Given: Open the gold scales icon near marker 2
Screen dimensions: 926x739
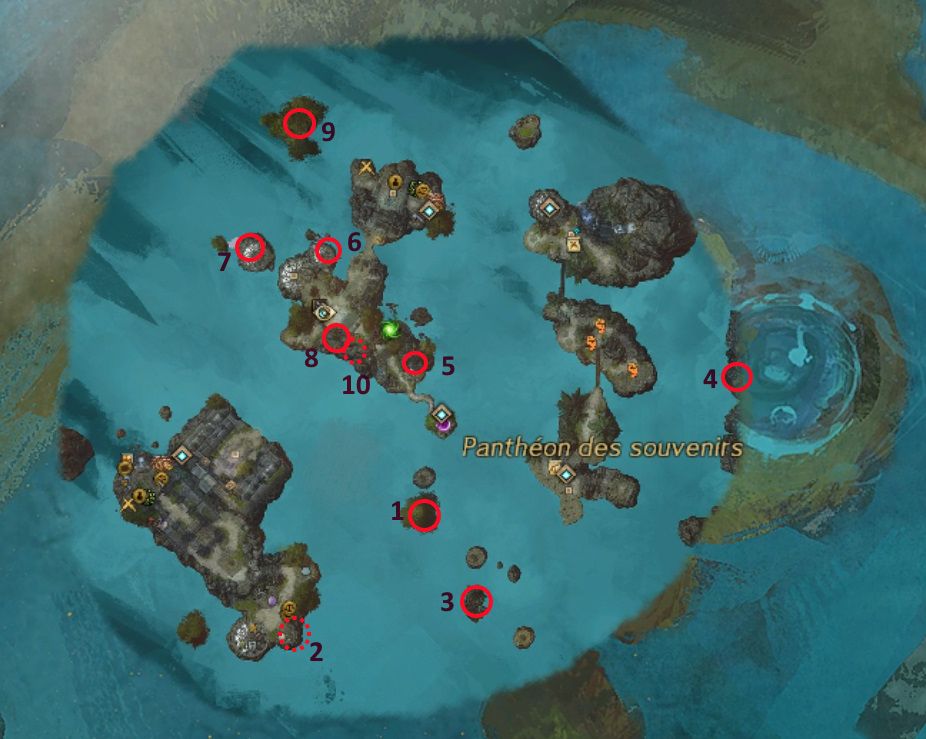Looking at the screenshot, I should click(290, 609).
